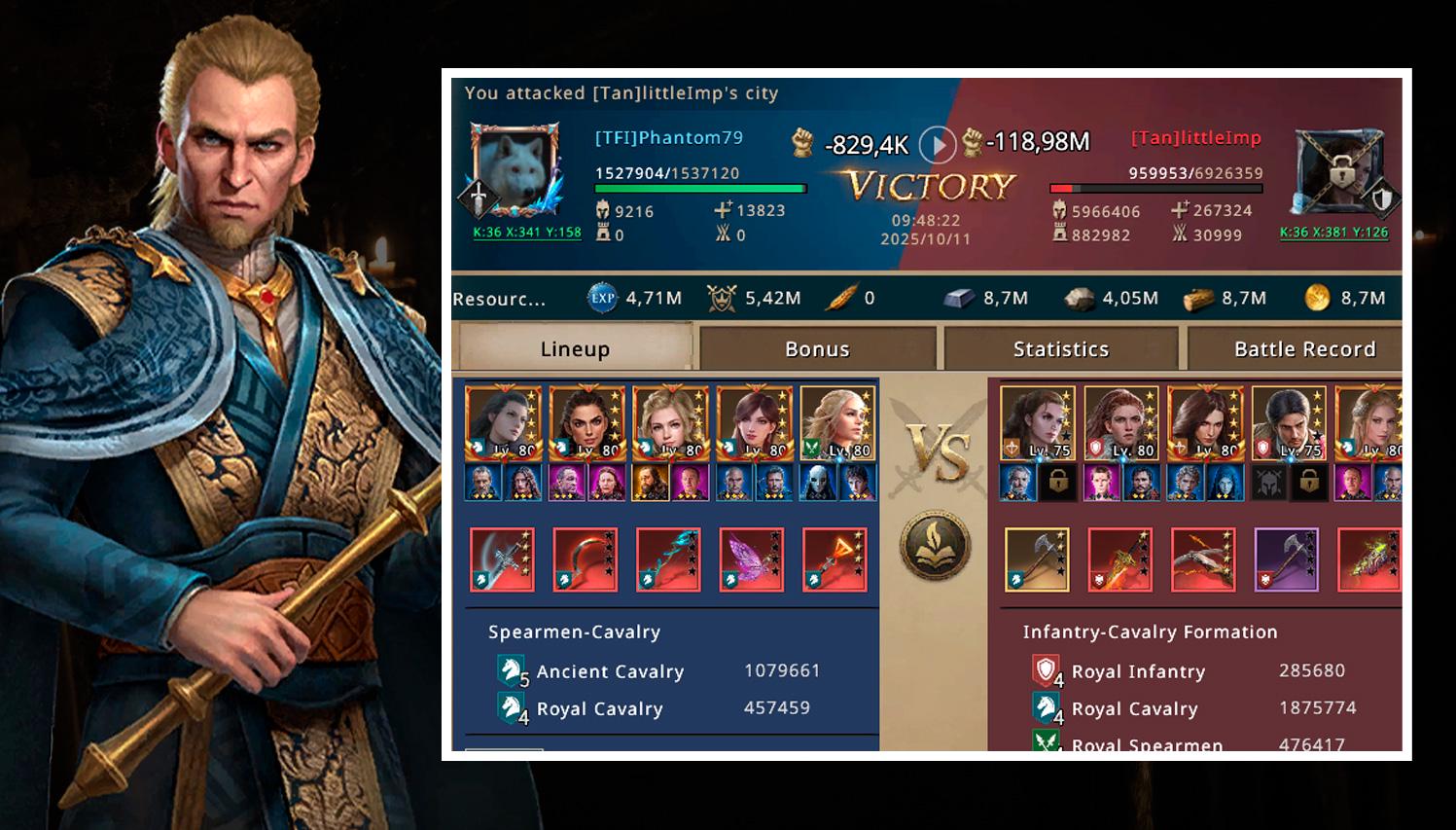Viewport: 1456px width, 830px height.
Task: Open the Bonus tab
Action: click(817, 348)
